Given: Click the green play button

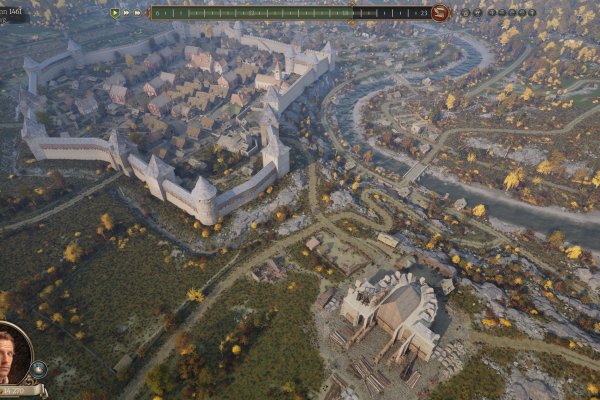Looking at the screenshot, I should coord(115,13).
